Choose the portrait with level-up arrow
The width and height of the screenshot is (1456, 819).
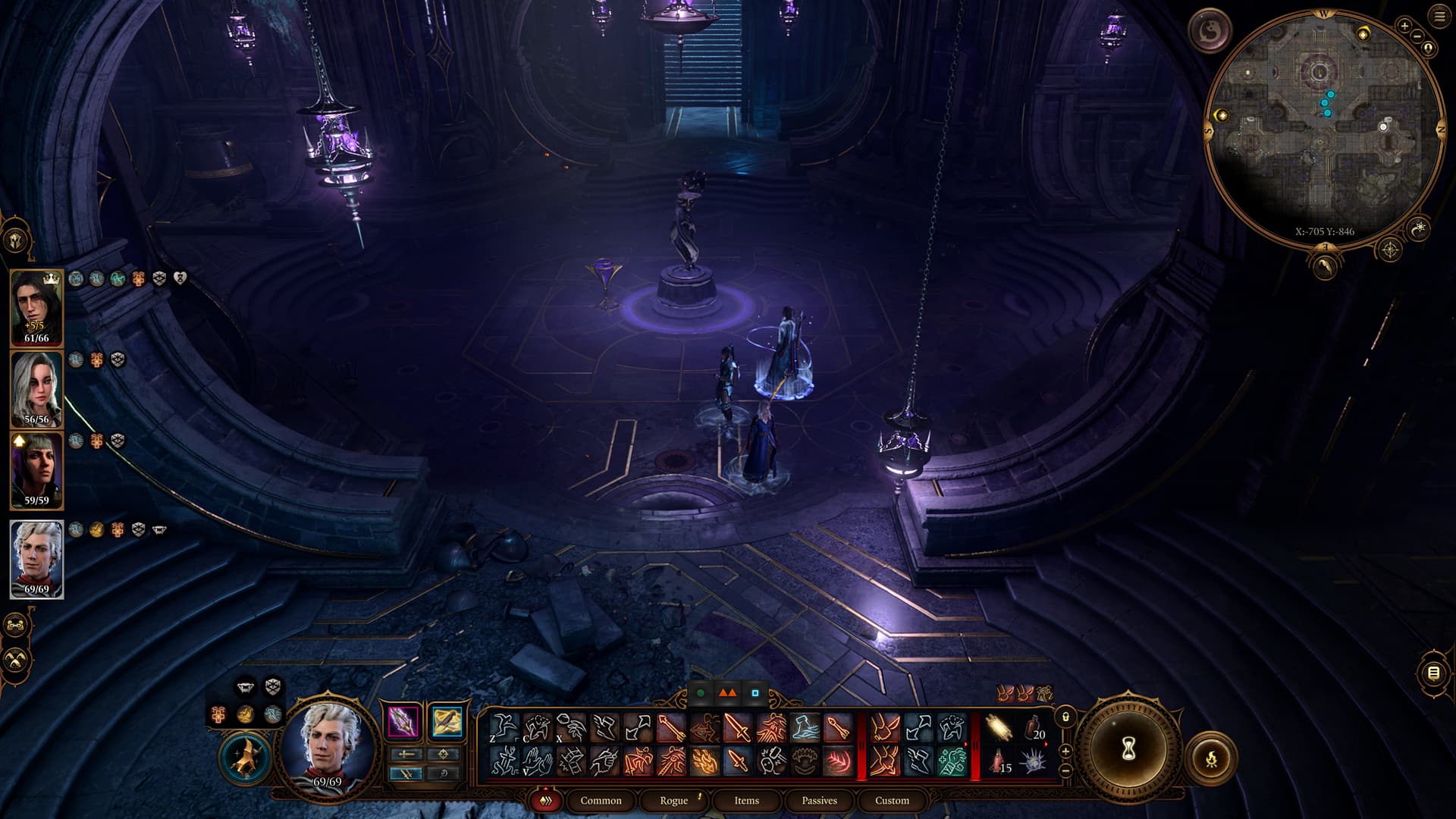pos(36,469)
